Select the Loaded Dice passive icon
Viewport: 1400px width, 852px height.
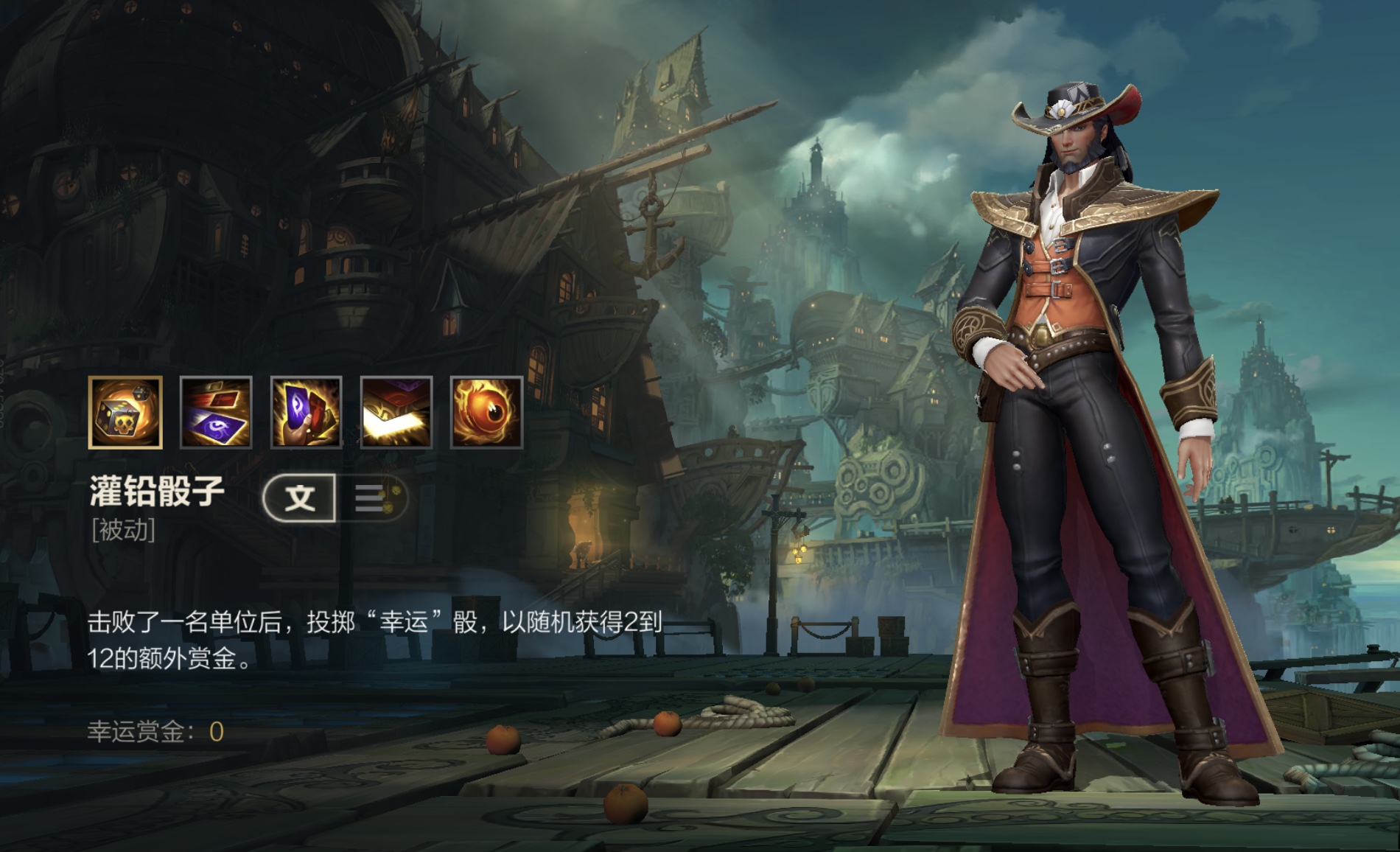point(125,413)
